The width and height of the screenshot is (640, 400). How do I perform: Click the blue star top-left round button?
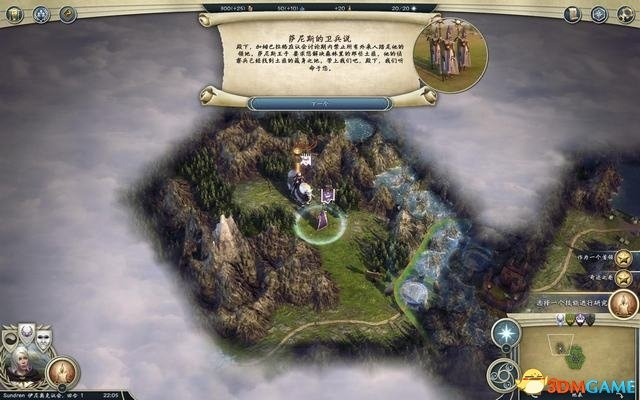coord(42,14)
